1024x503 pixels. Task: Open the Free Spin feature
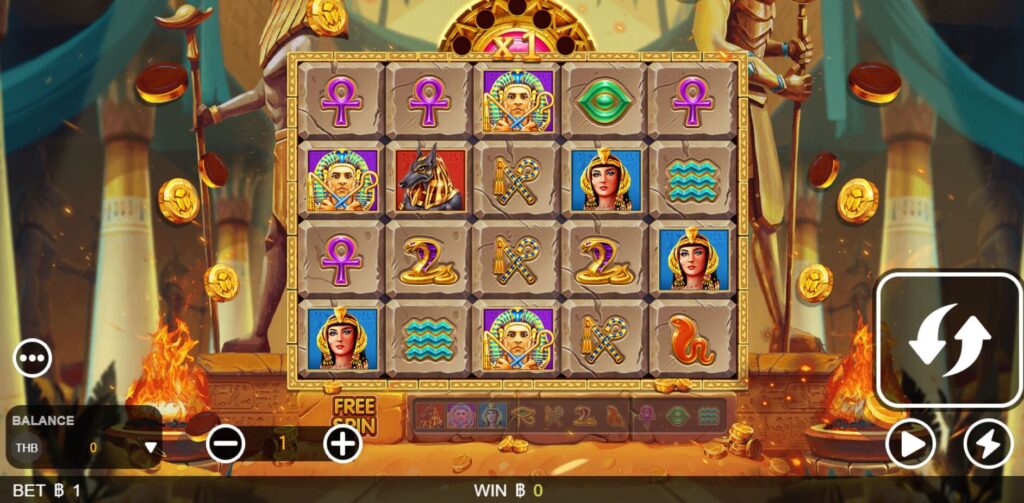tap(353, 414)
